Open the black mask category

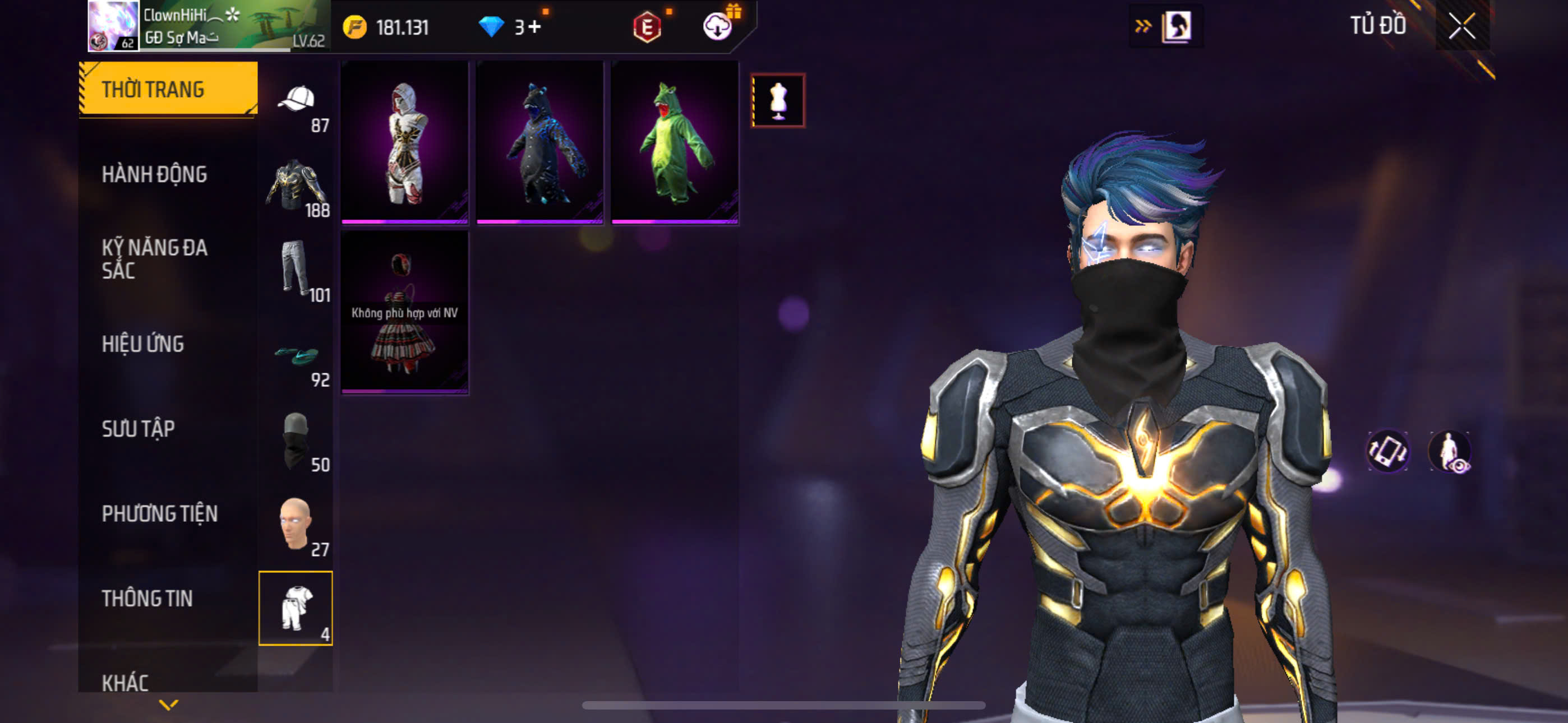tap(297, 441)
